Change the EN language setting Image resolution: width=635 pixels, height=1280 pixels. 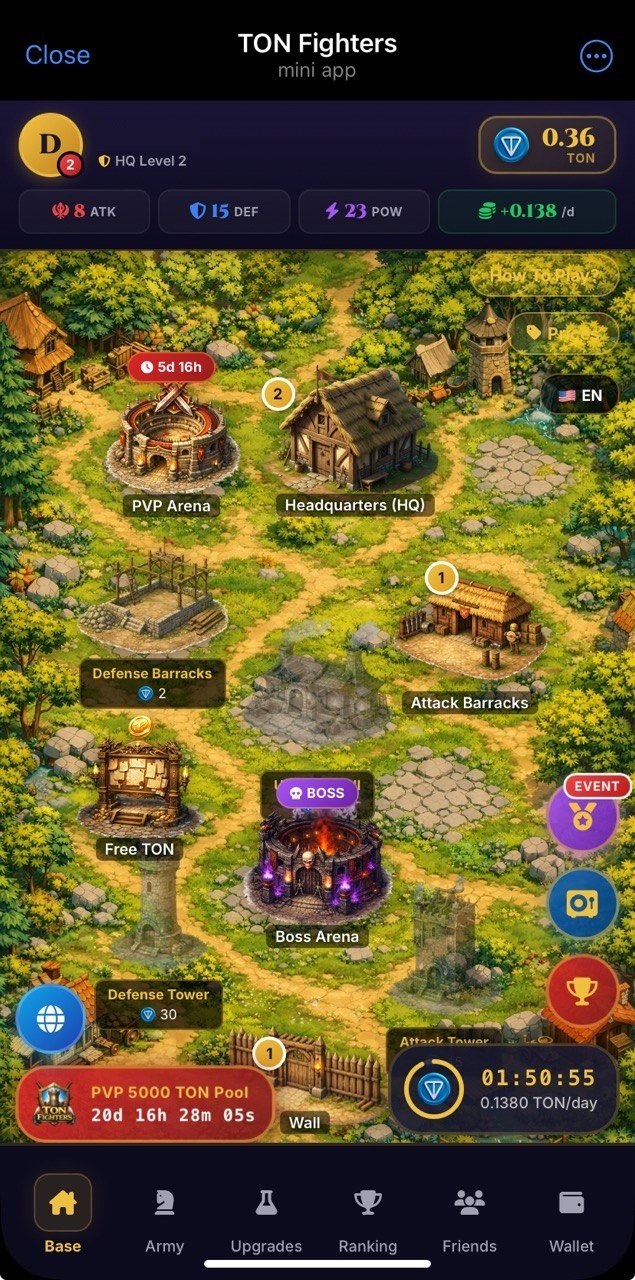(x=580, y=395)
